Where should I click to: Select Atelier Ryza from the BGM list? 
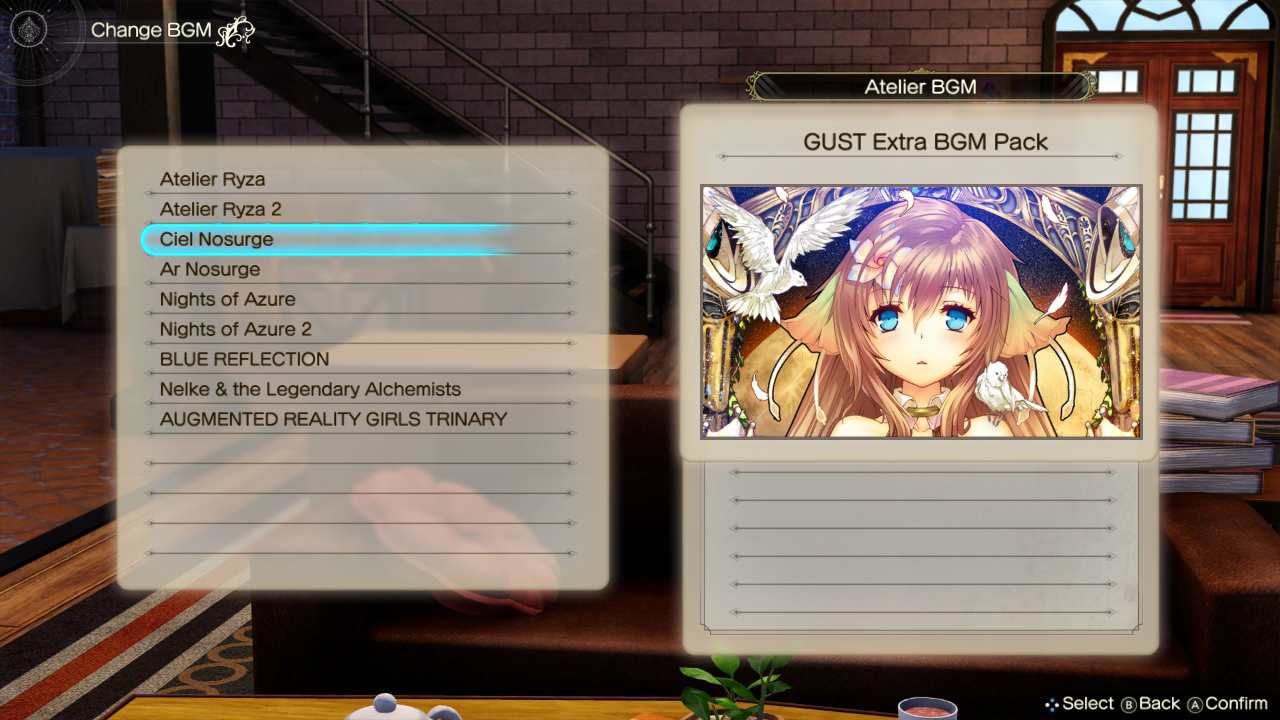coord(212,179)
